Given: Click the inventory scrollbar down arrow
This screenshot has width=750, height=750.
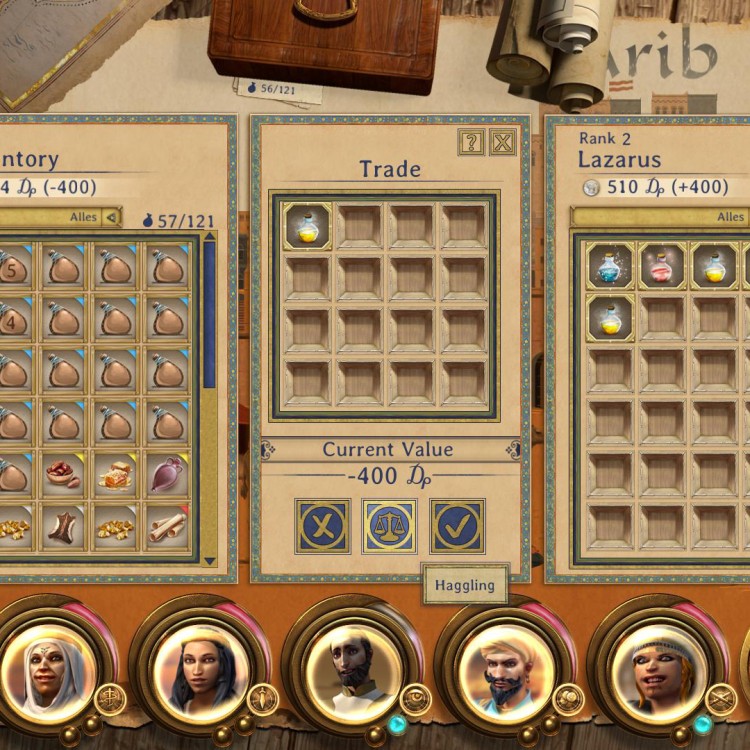Looking at the screenshot, I should [x=209, y=561].
